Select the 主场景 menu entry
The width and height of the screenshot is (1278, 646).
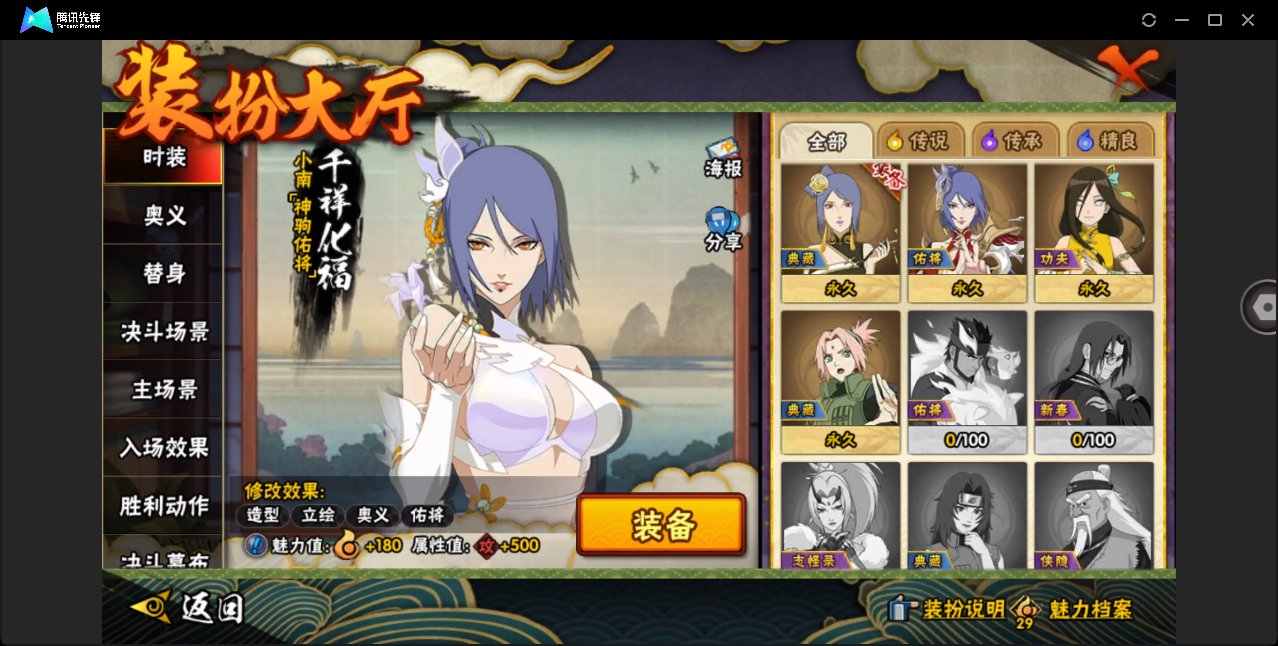click(163, 389)
